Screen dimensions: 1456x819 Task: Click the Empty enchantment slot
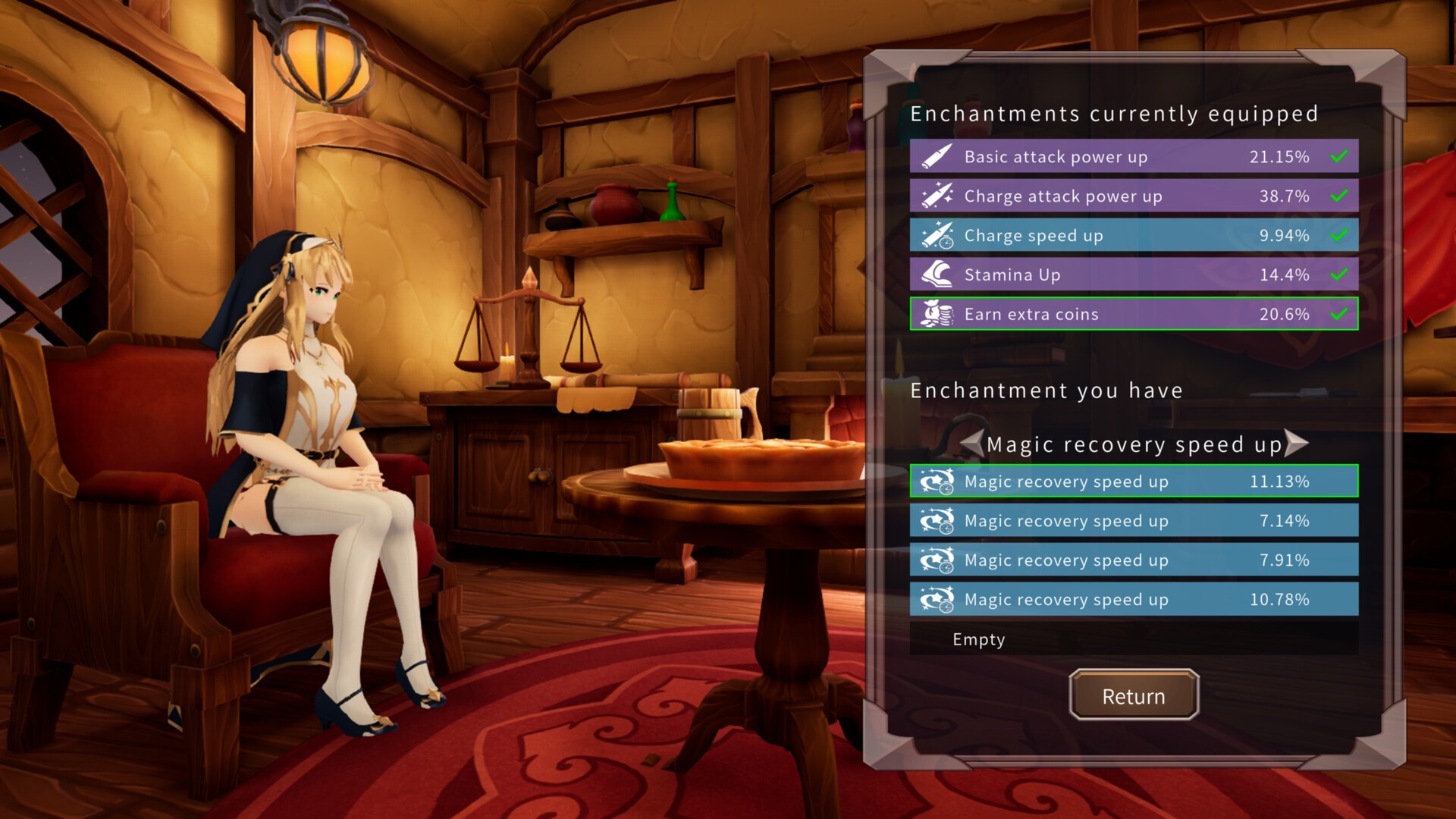point(1133,639)
